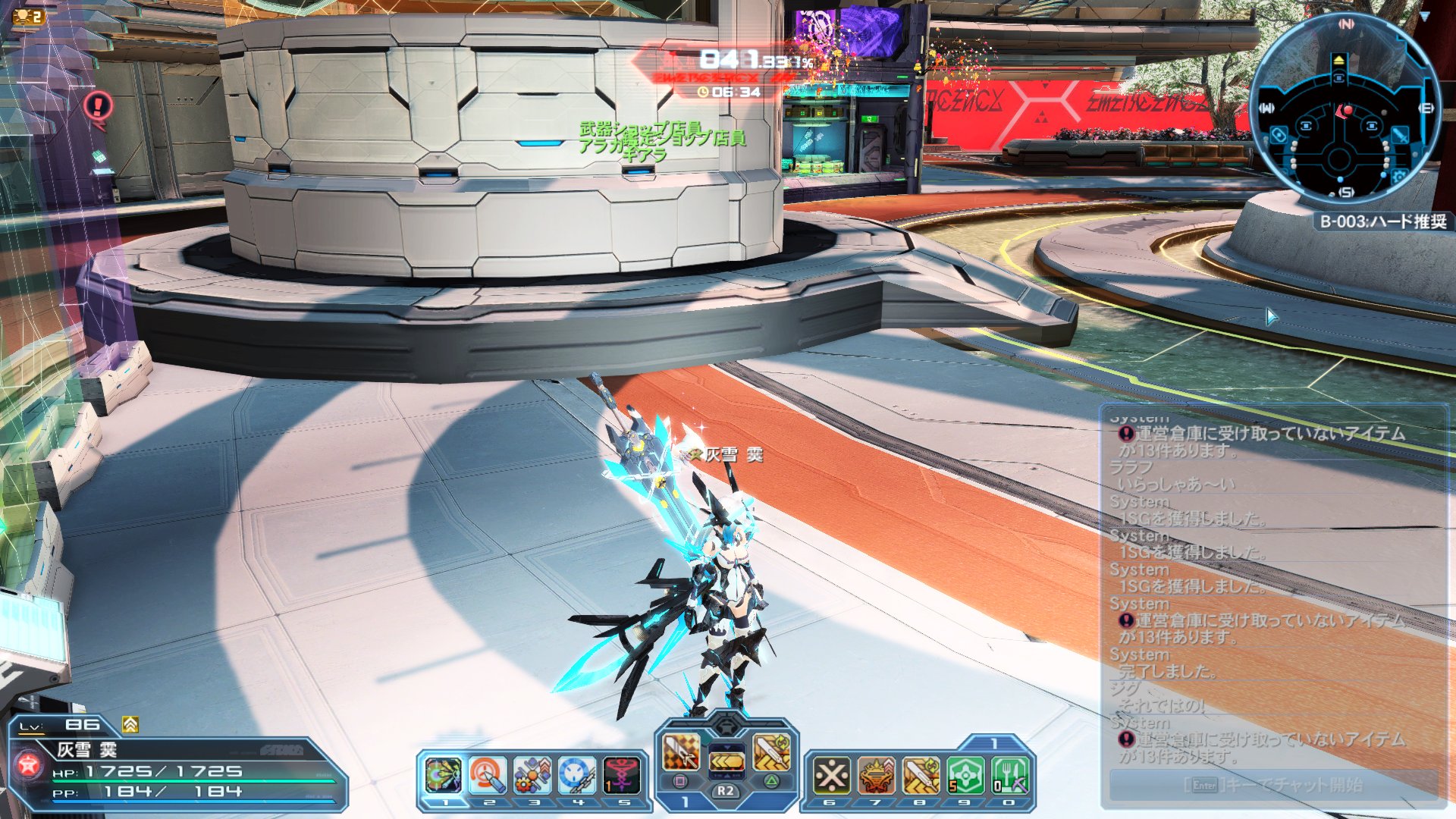Image resolution: width=1456 pixels, height=819 pixels.
Task: Use the pink caduceus item in slot 5
Action: point(621,776)
